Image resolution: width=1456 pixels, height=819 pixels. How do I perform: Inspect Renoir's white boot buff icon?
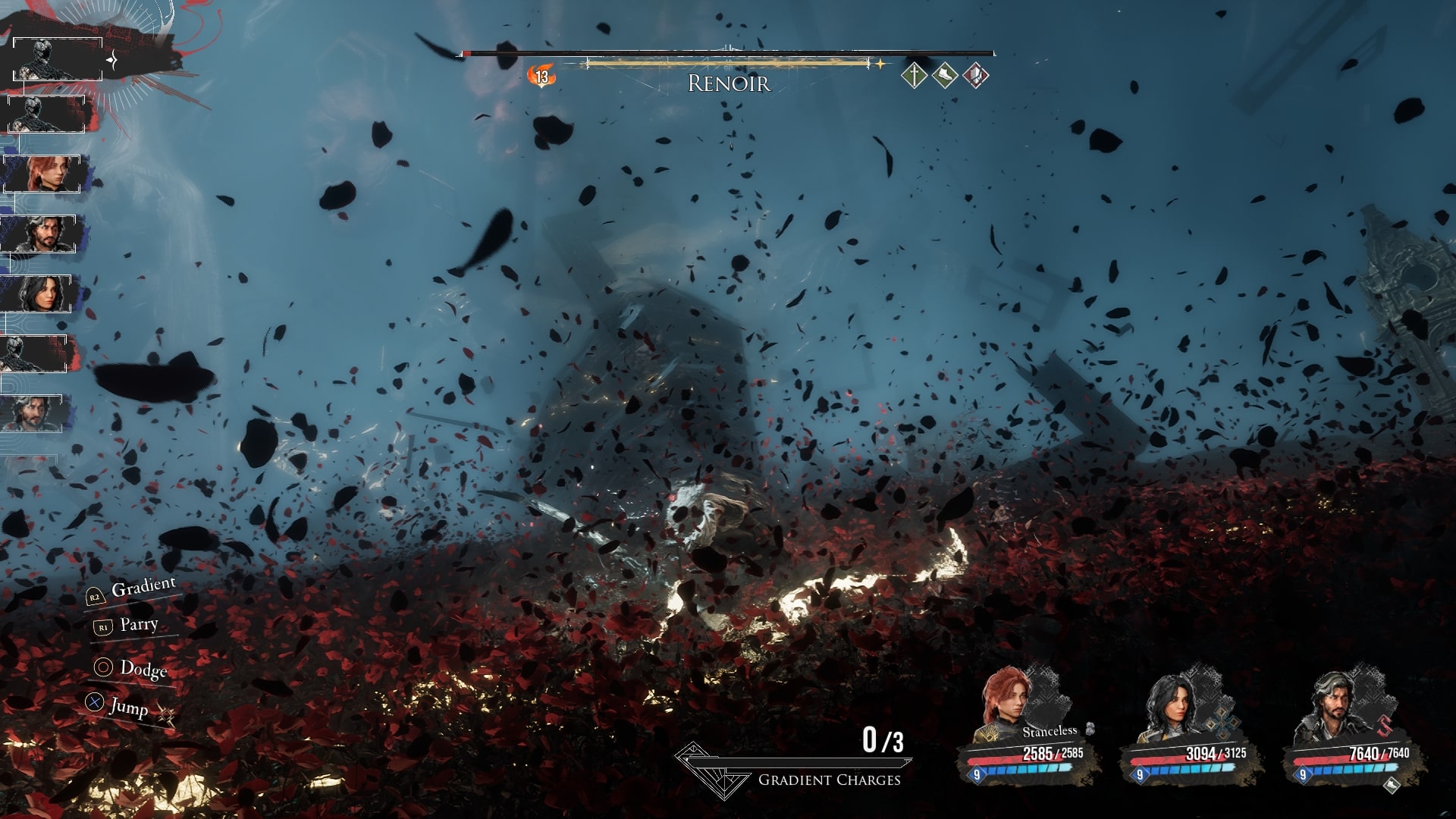click(945, 75)
